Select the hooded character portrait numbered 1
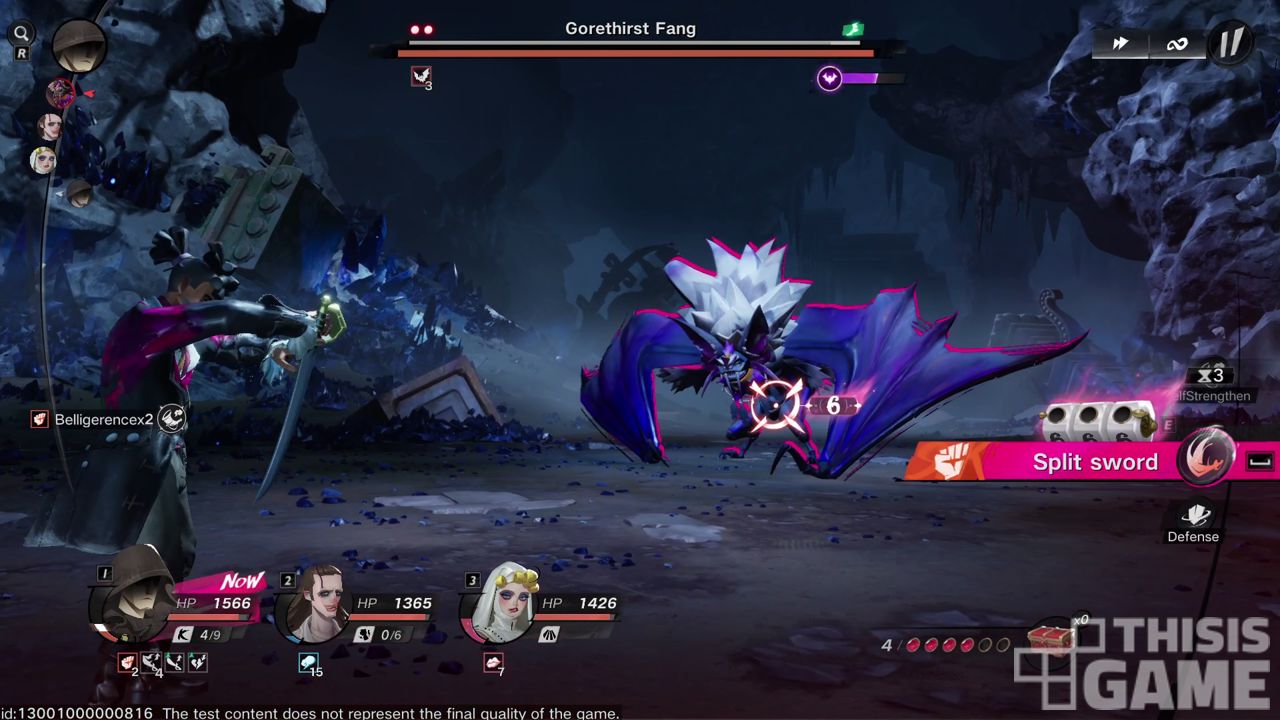The width and height of the screenshot is (1280, 720). (x=135, y=605)
